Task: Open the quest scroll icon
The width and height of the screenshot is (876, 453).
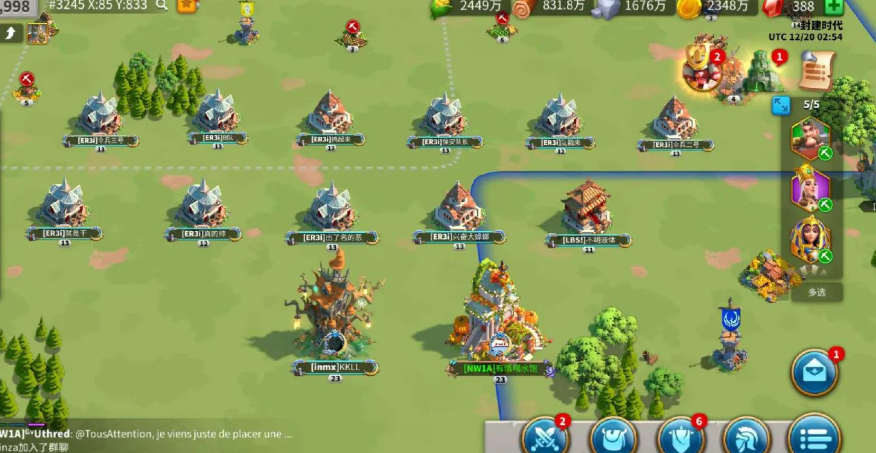Action: click(816, 71)
